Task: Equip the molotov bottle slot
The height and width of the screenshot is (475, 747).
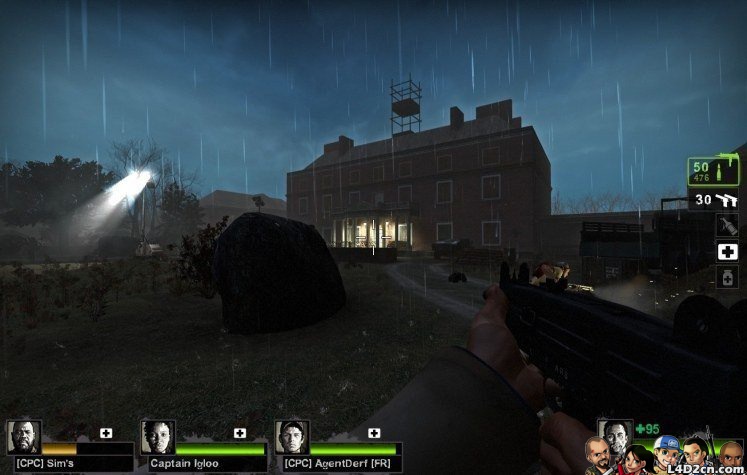Action: coord(728,226)
